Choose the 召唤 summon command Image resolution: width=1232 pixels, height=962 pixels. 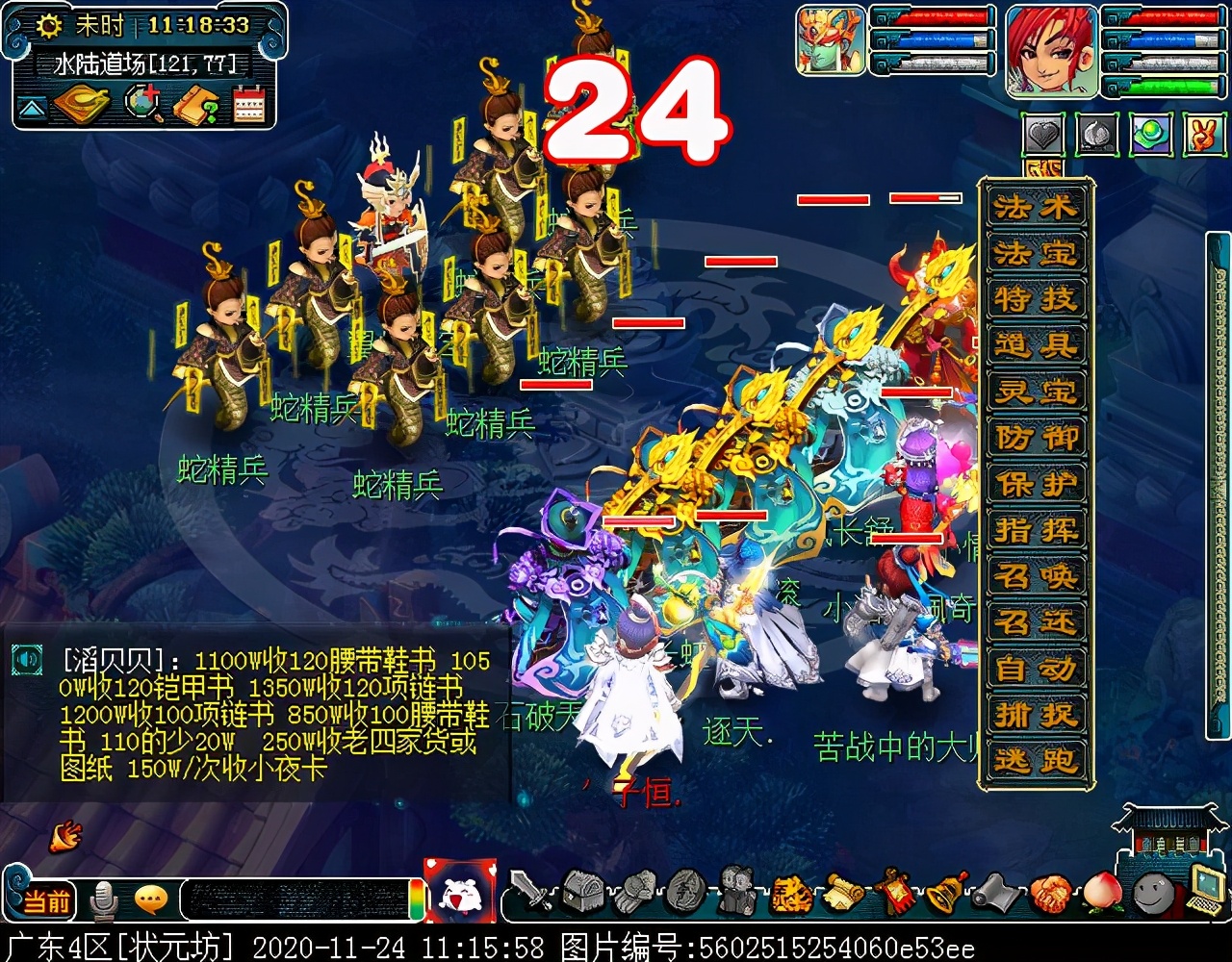pyautogui.click(x=1036, y=577)
